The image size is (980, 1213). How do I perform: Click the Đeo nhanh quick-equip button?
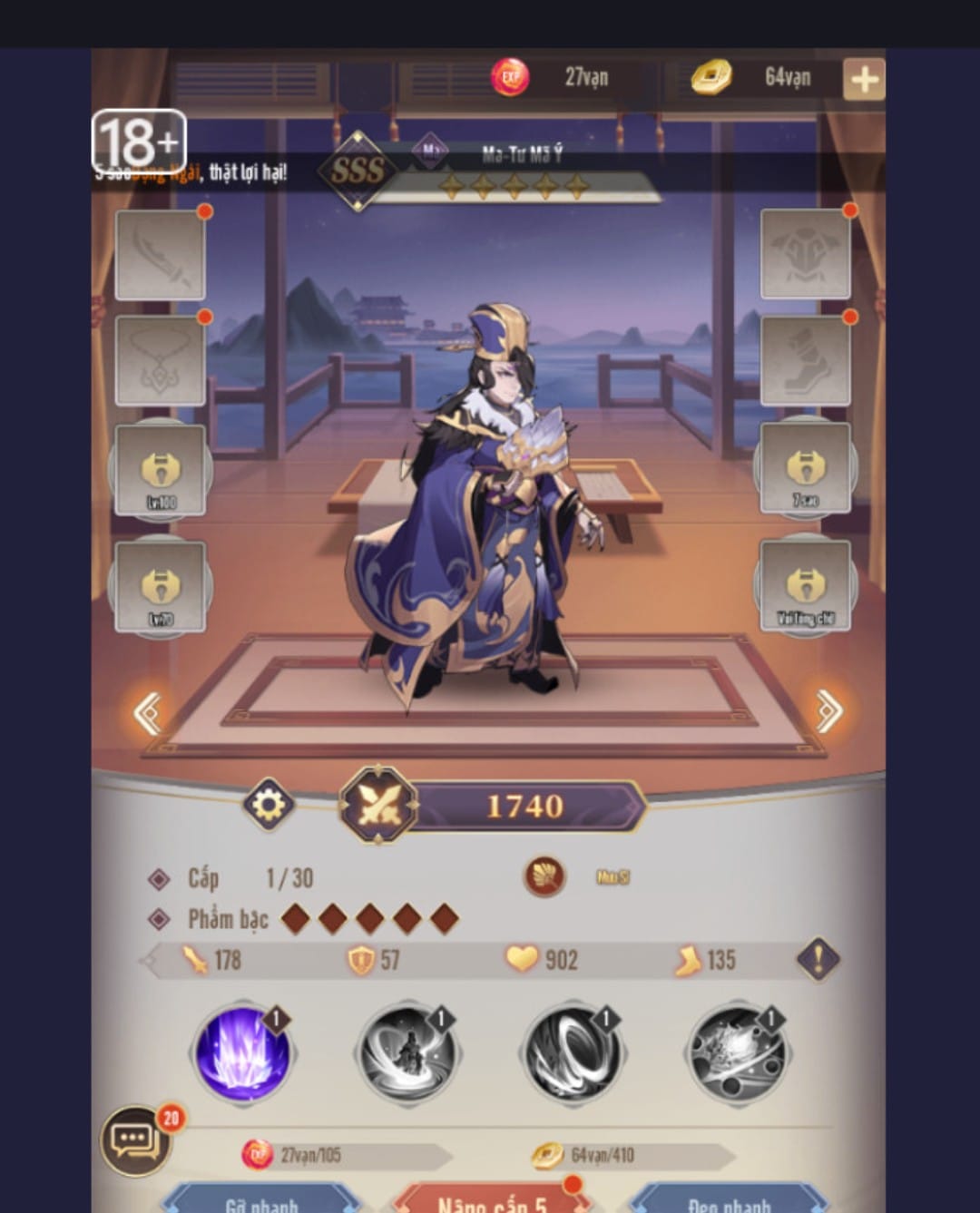click(729, 1200)
